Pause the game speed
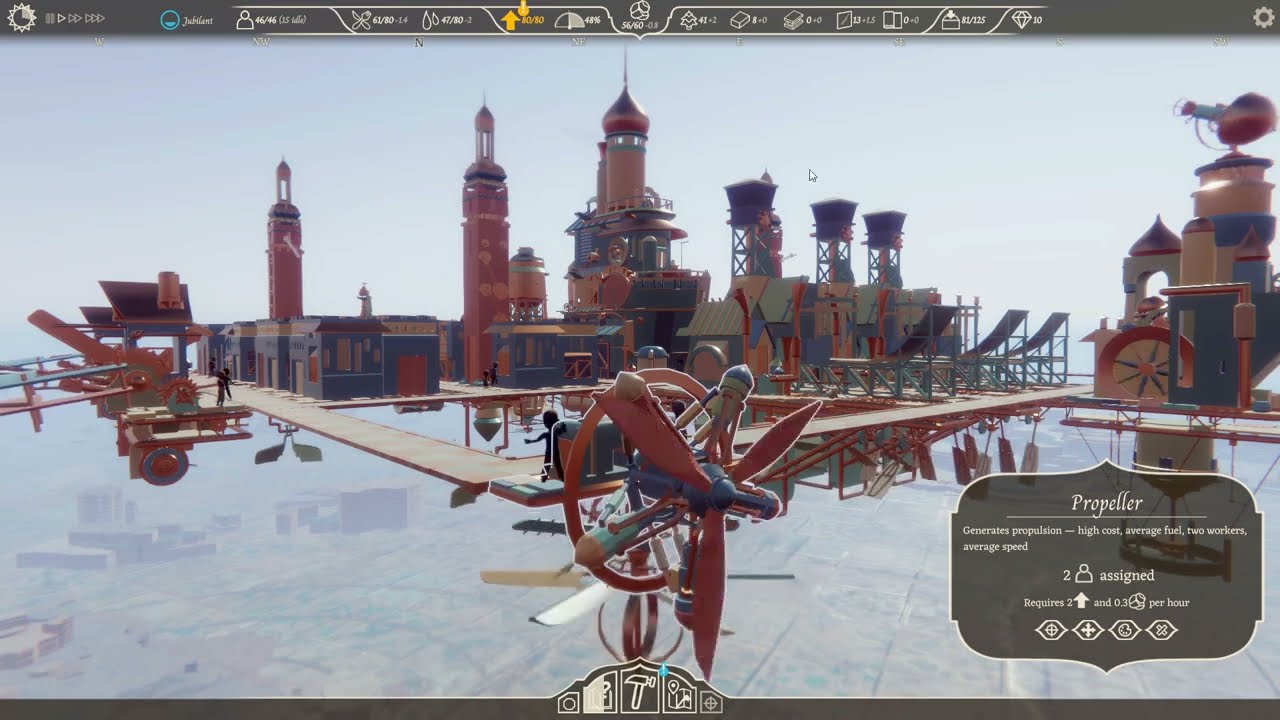 50,18
